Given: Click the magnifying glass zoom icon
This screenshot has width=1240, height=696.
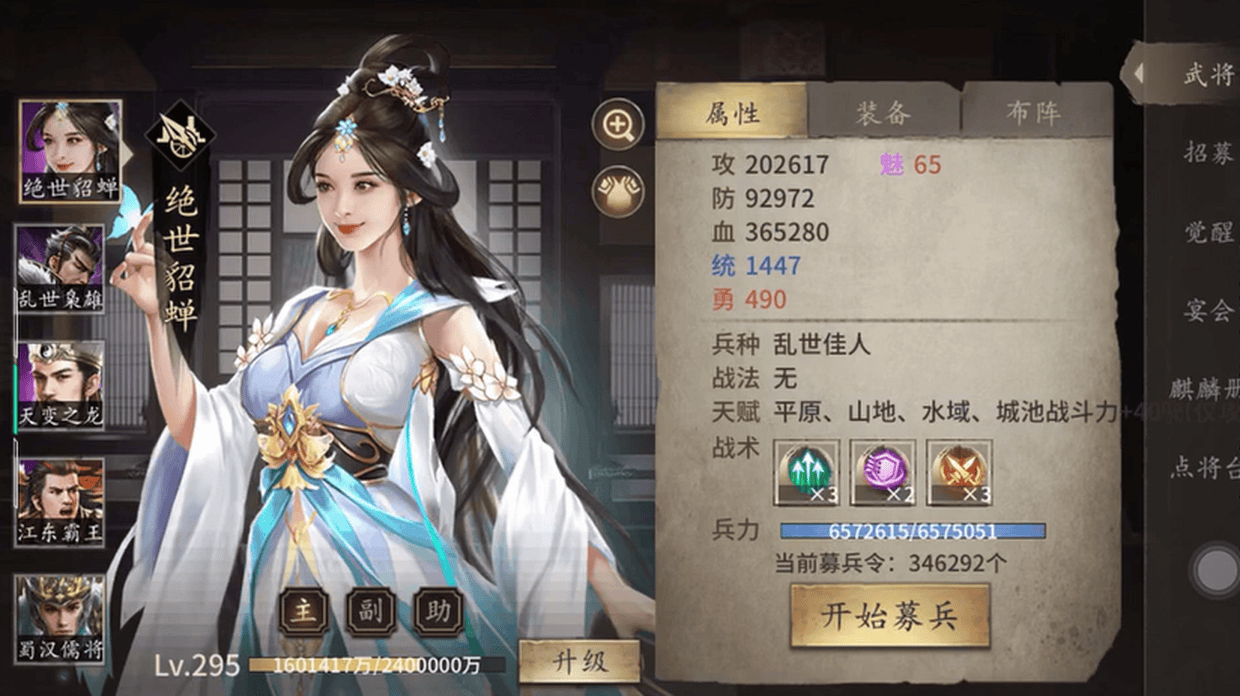Looking at the screenshot, I should point(618,125).
